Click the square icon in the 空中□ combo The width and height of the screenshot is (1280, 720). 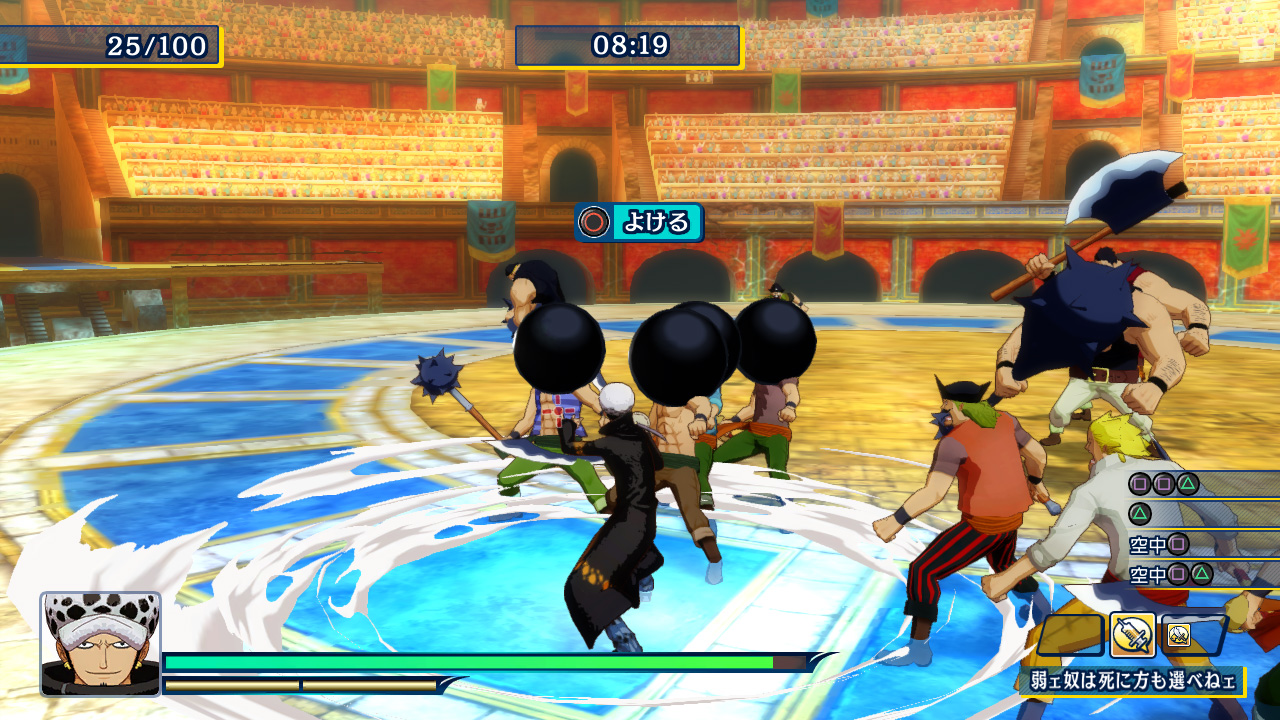point(1178,544)
